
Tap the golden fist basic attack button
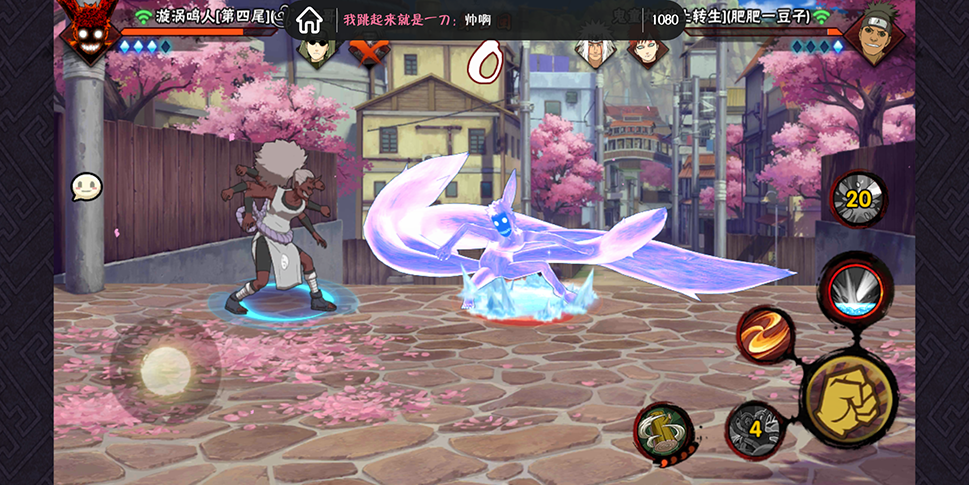(849, 399)
